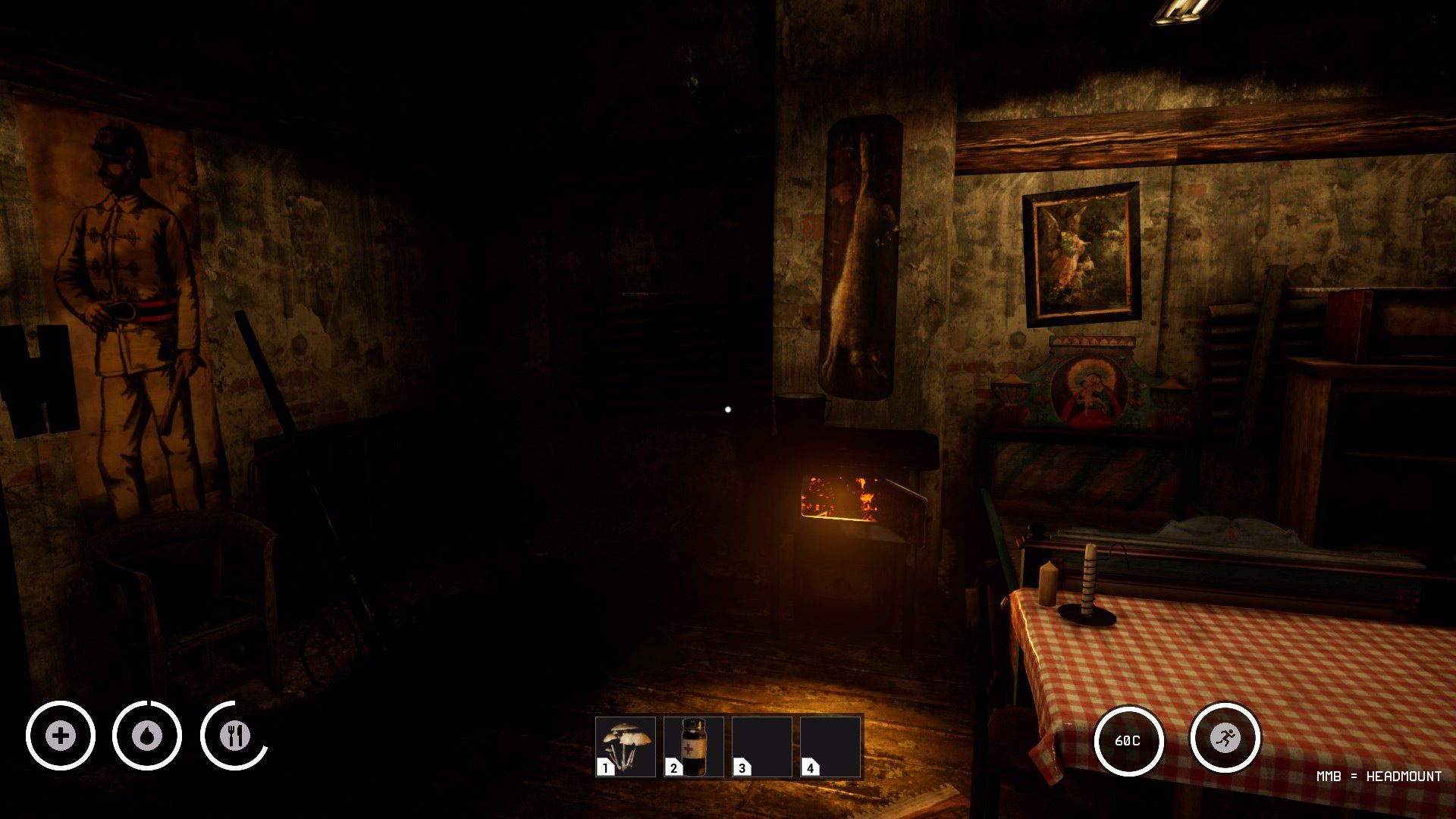Click the white crosshair dot at screen center
The image size is (1456, 819).
click(728, 409)
